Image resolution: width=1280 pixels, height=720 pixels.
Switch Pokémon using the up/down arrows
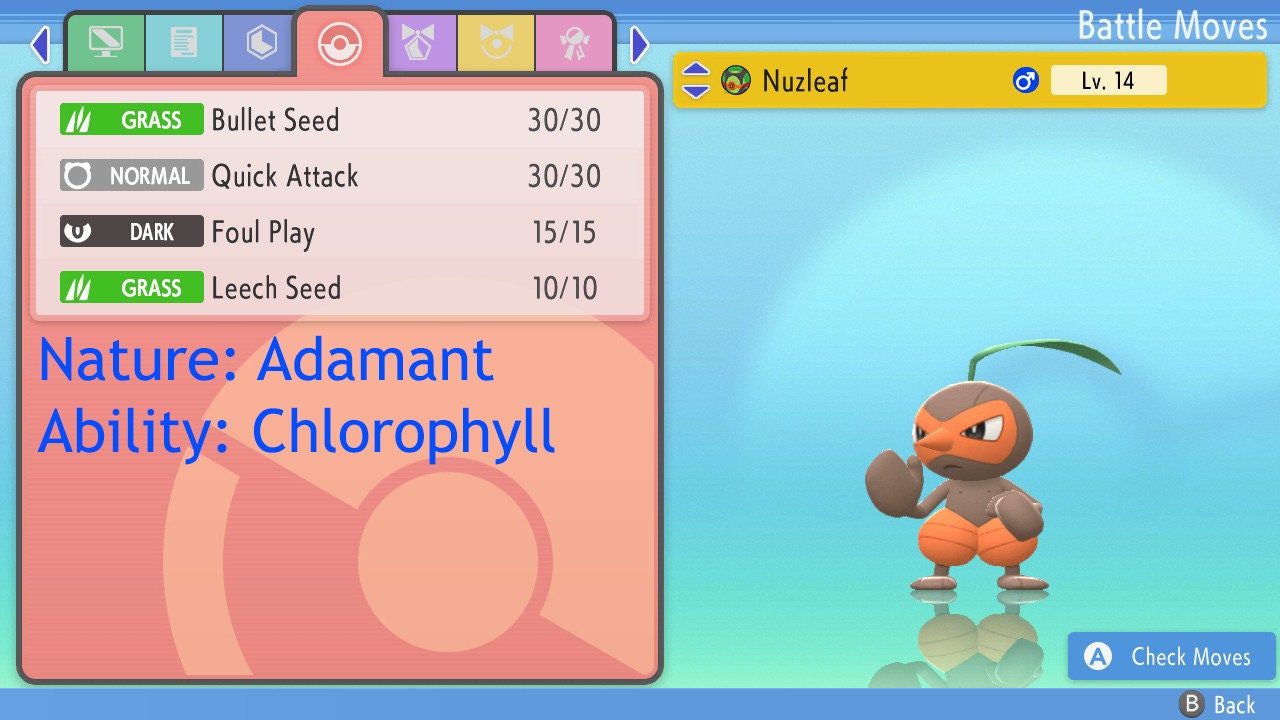point(696,80)
